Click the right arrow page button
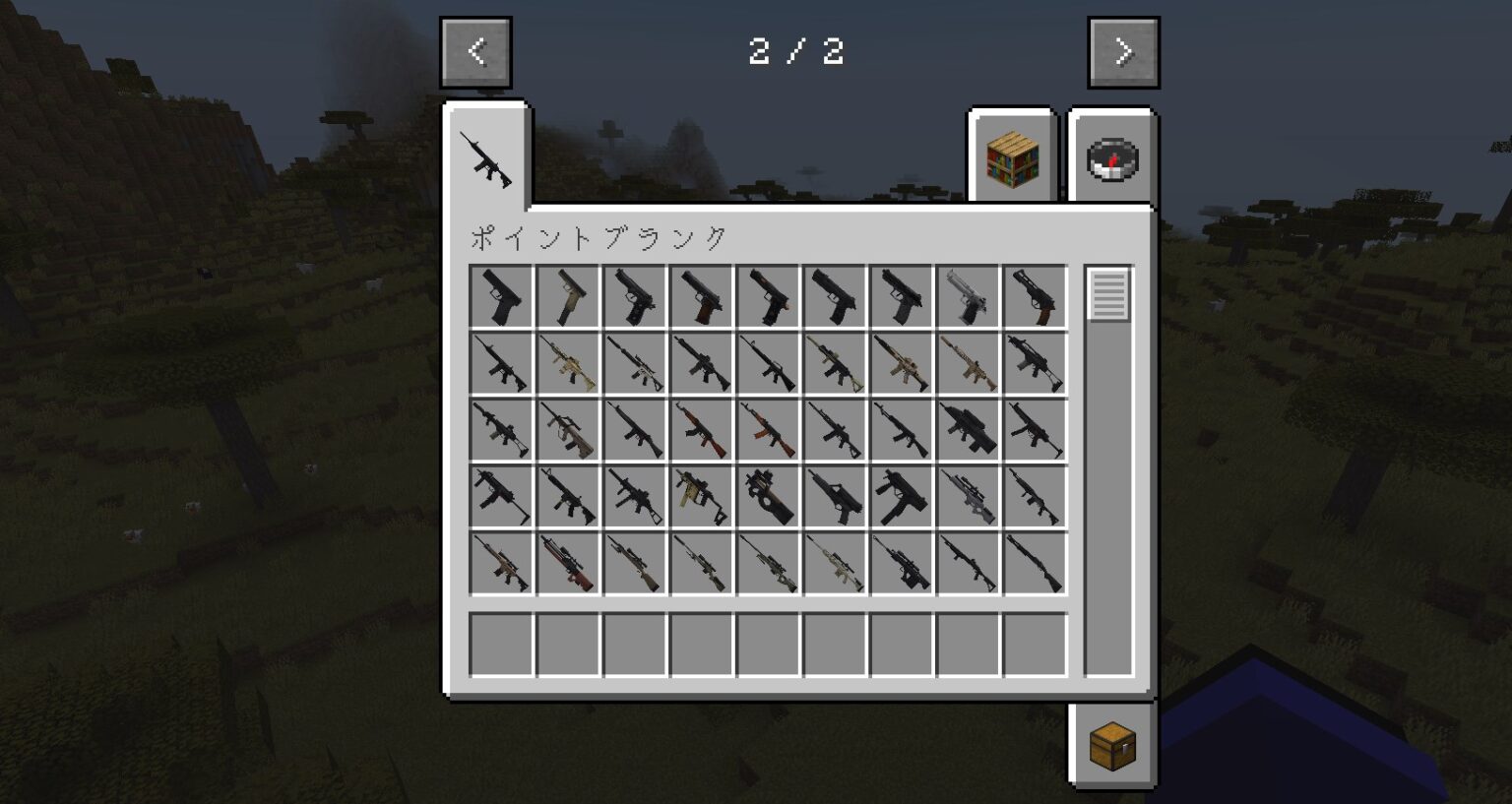Viewport: 1512px width, 804px height. (1122, 51)
